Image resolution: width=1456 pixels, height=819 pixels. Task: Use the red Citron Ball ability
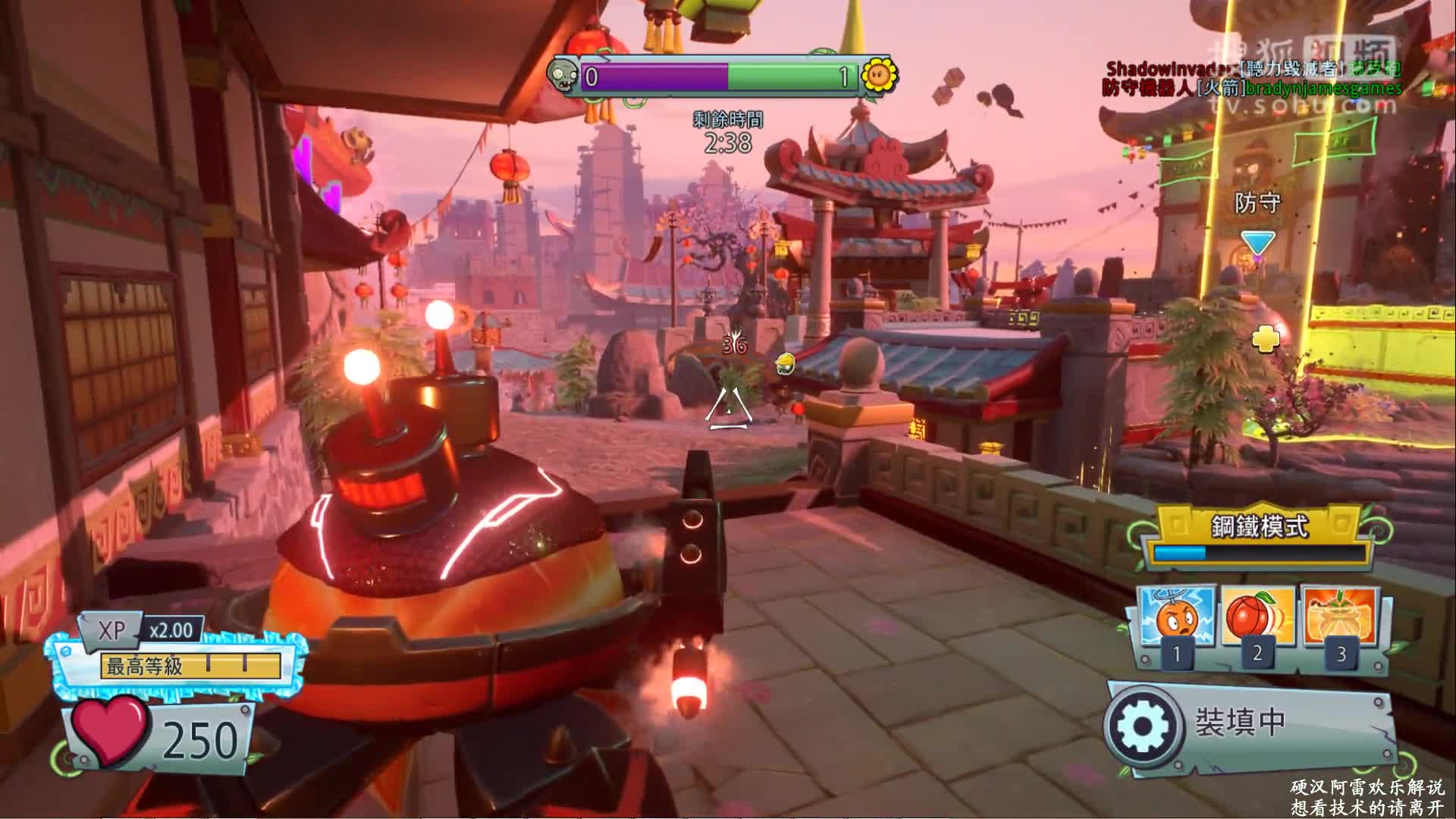tap(1259, 619)
